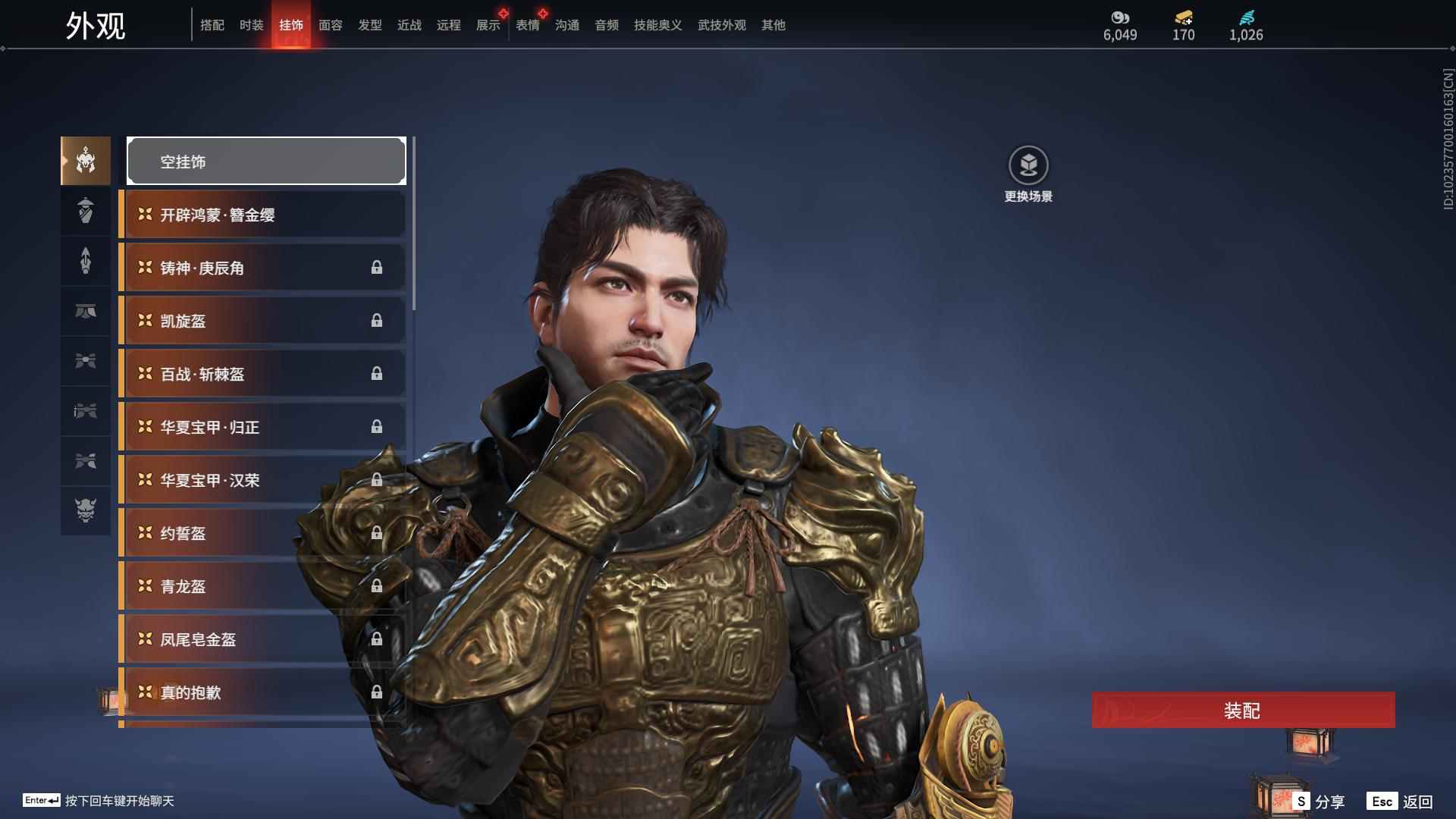Choose the 百战·斩棘盔 entry
This screenshot has width=1456, height=819.
click(262, 374)
